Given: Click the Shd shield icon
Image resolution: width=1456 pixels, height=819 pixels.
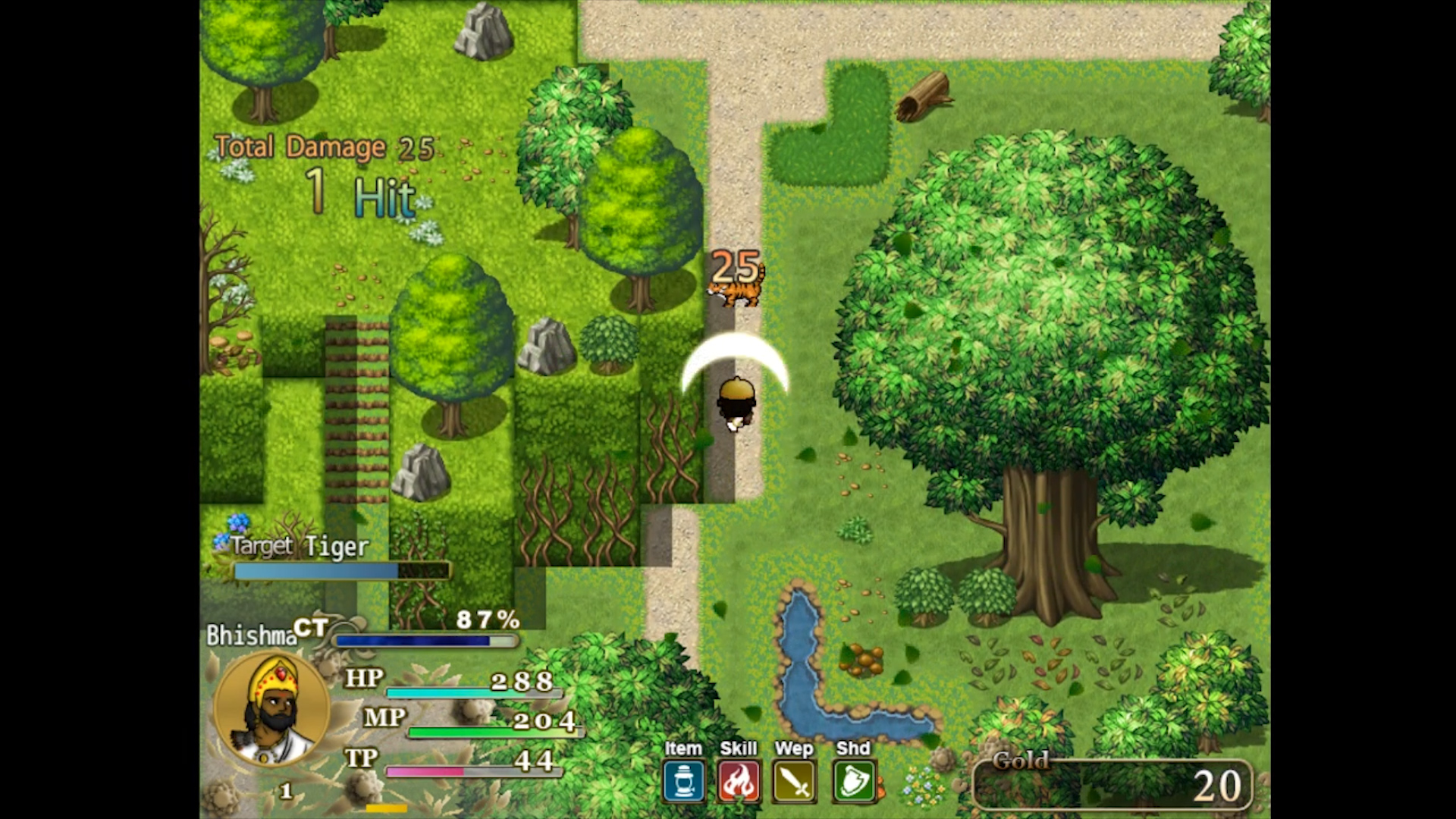Looking at the screenshot, I should coord(852,780).
